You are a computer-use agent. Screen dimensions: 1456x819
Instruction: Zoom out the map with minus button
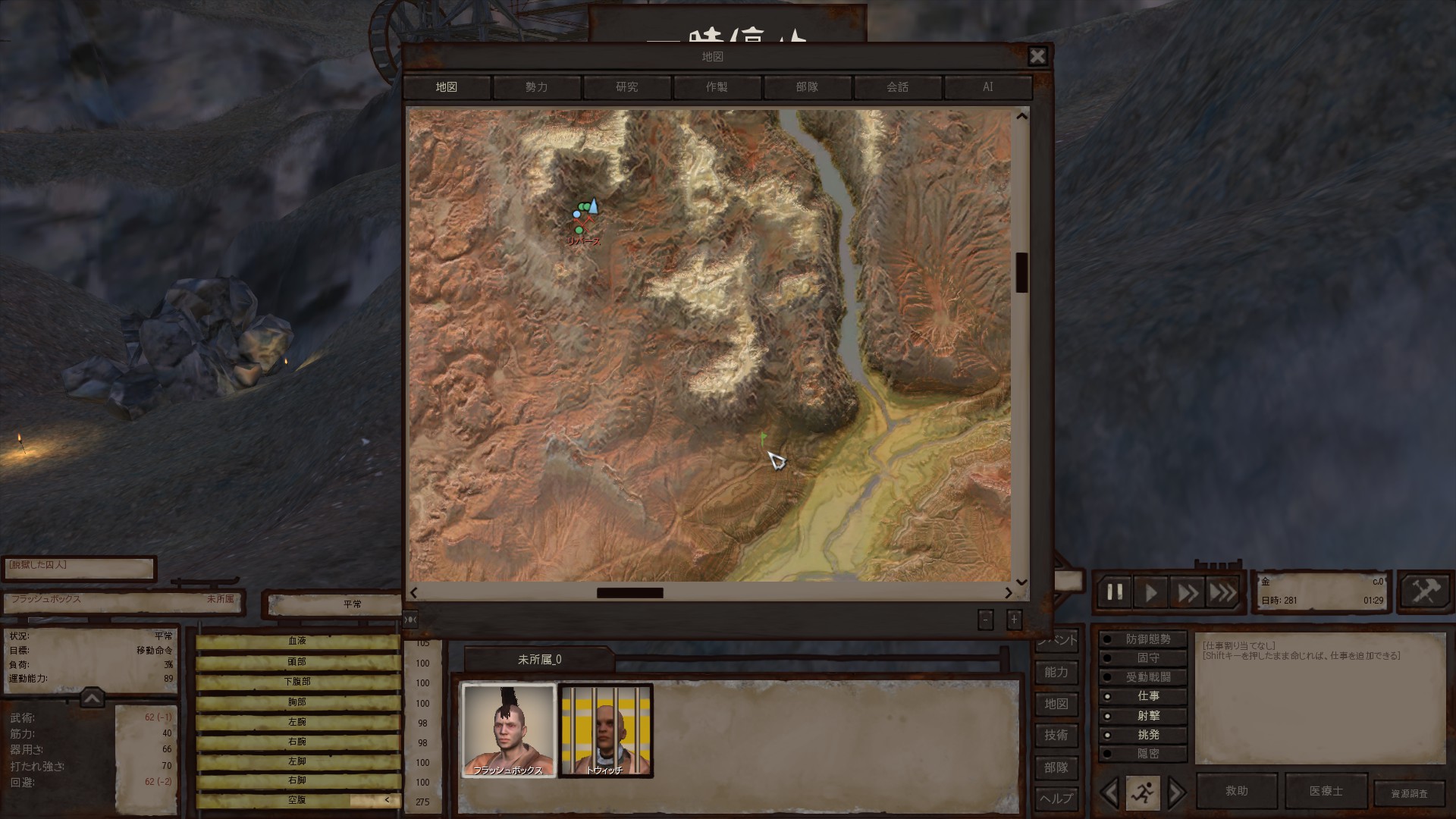985,620
